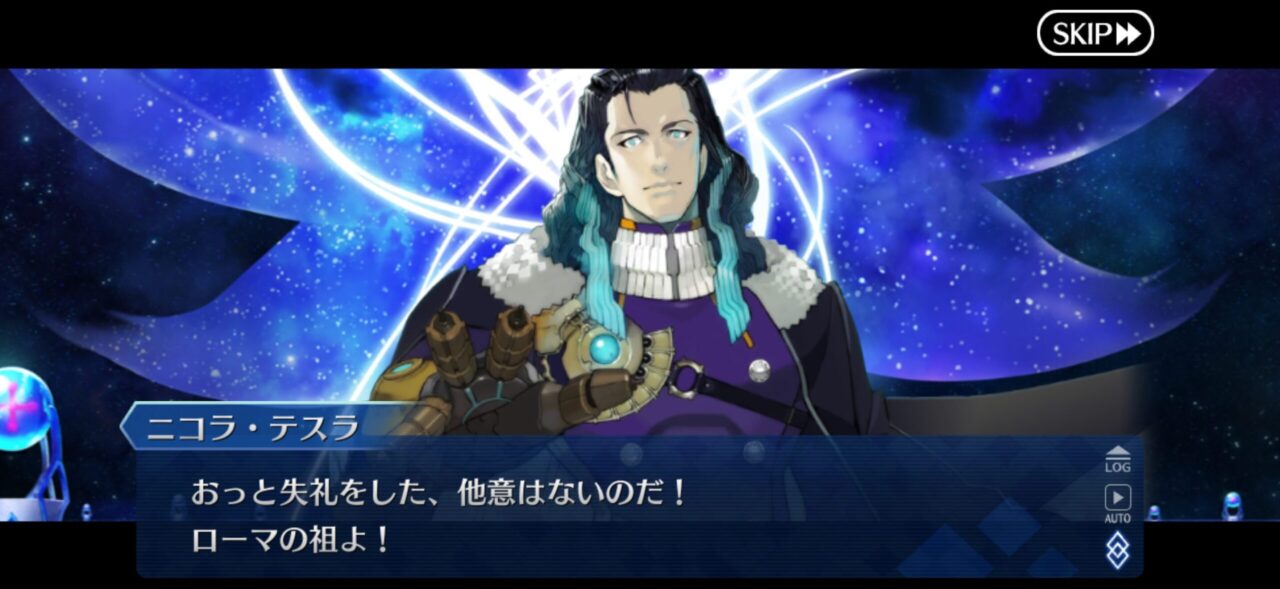Toggle AUTO dialogue playback
The height and width of the screenshot is (589, 1280).
coord(1117,502)
